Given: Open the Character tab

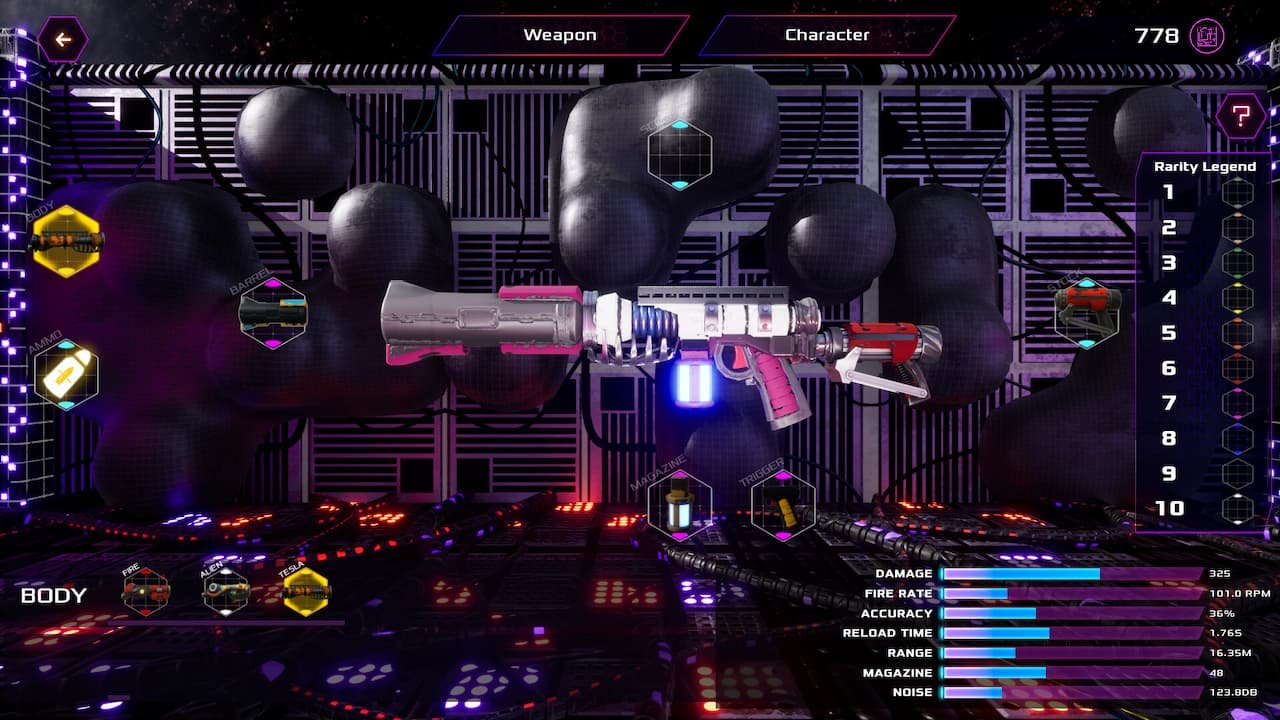Looking at the screenshot, I should [x=827, y=35].
